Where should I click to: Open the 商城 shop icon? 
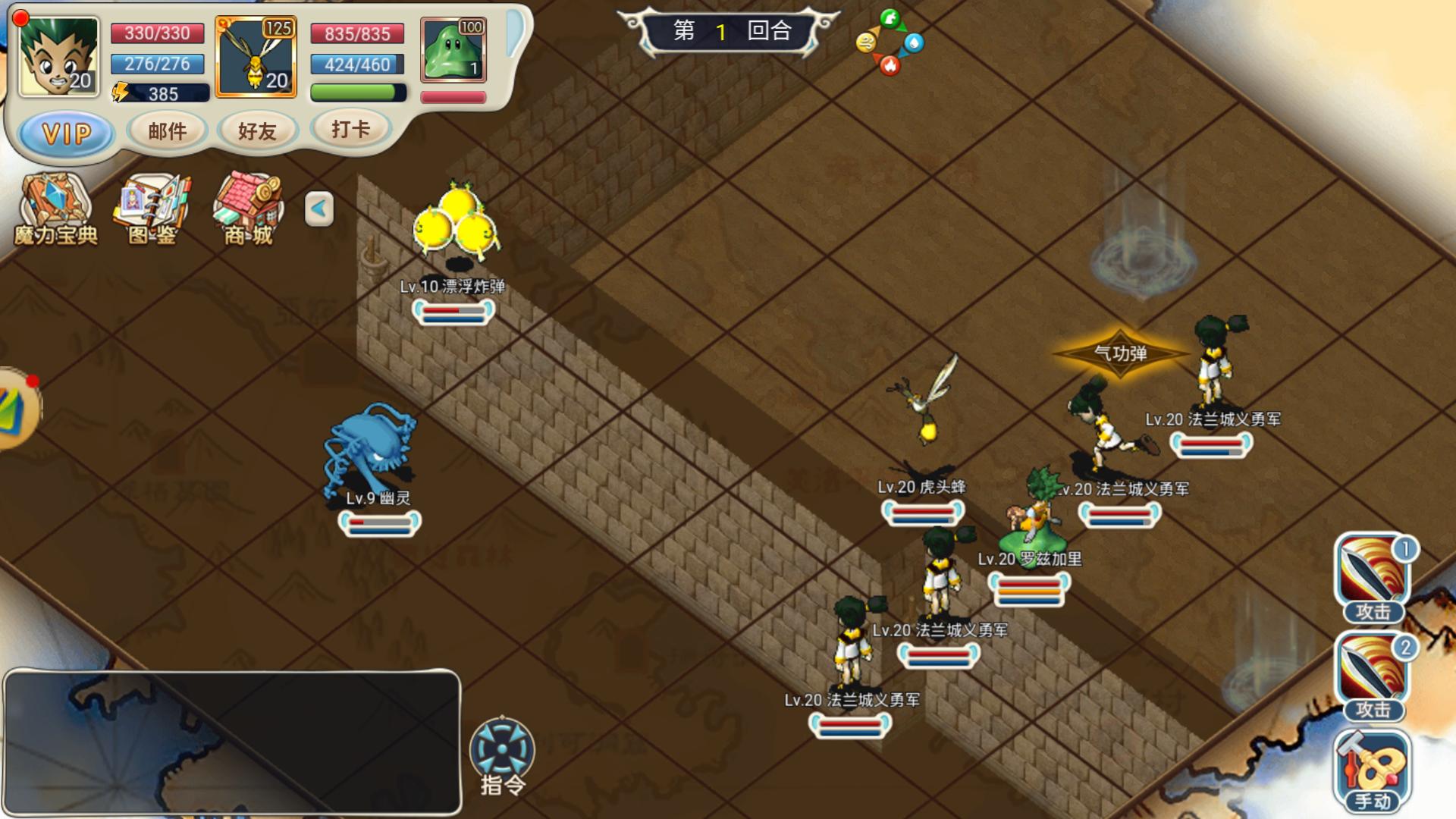[x=249, y=209]
